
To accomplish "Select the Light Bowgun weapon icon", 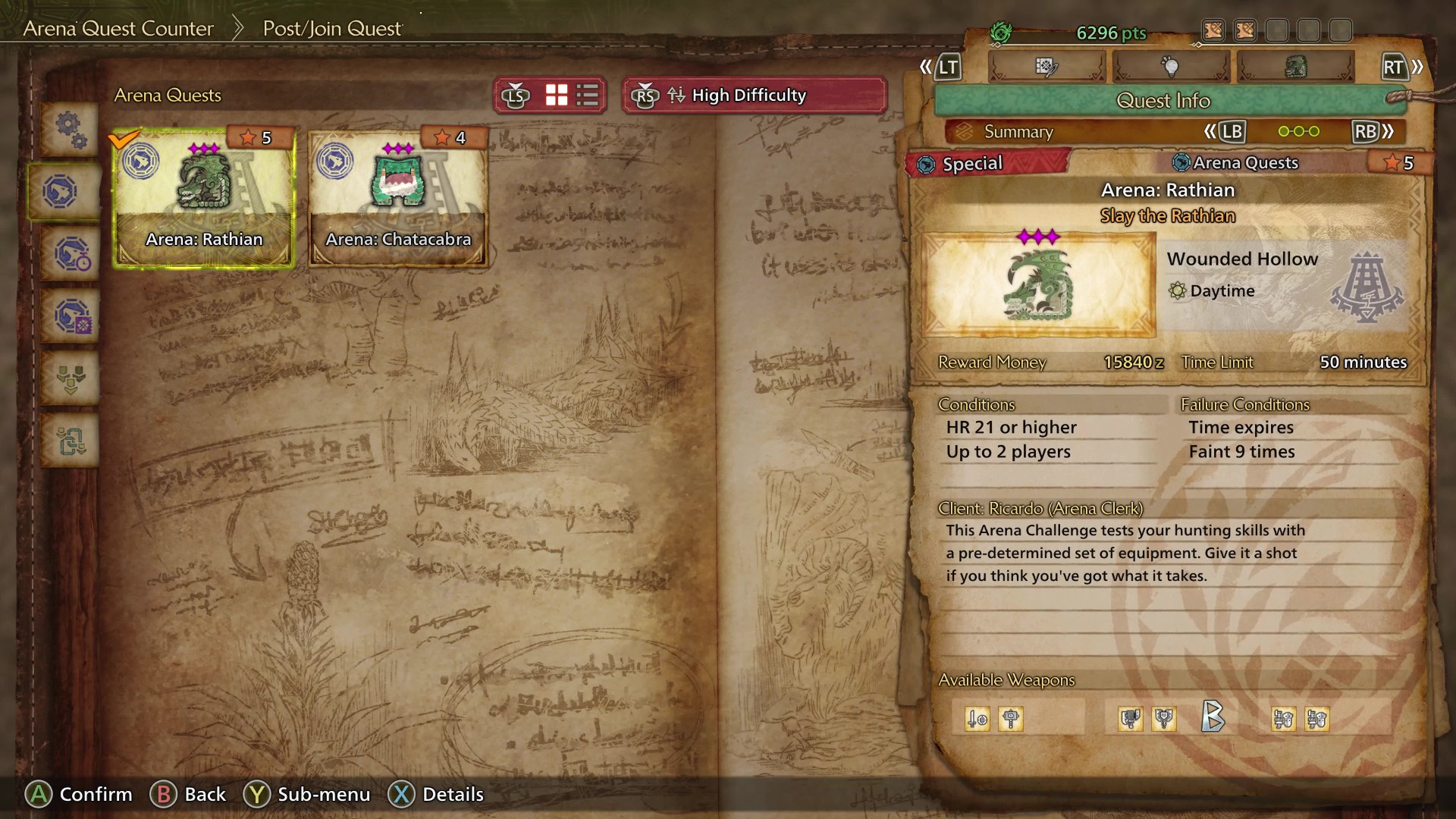I will pyautogui.click(x=1283, y=718).
